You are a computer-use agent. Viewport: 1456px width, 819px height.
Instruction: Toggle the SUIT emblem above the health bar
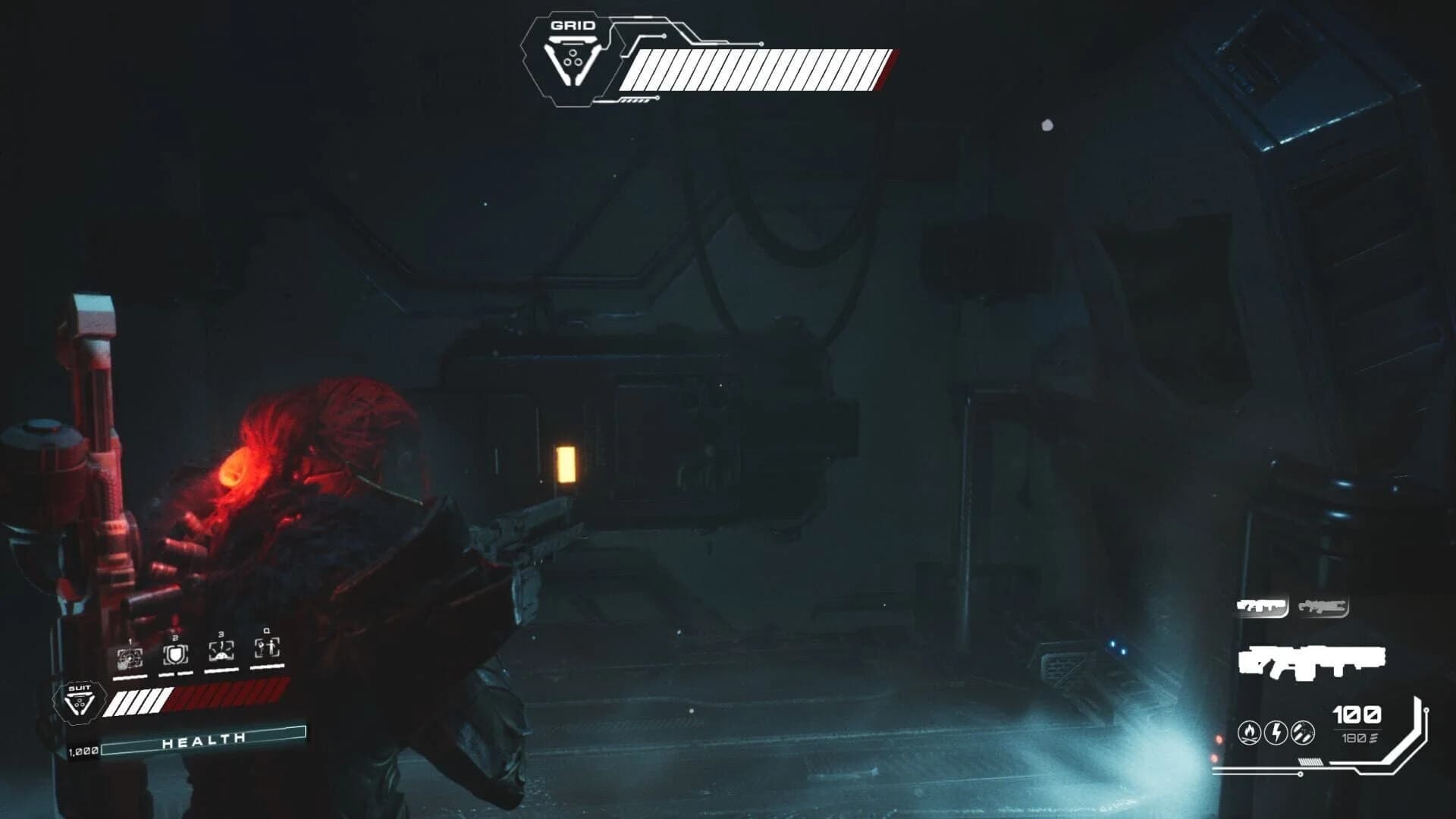80,701
